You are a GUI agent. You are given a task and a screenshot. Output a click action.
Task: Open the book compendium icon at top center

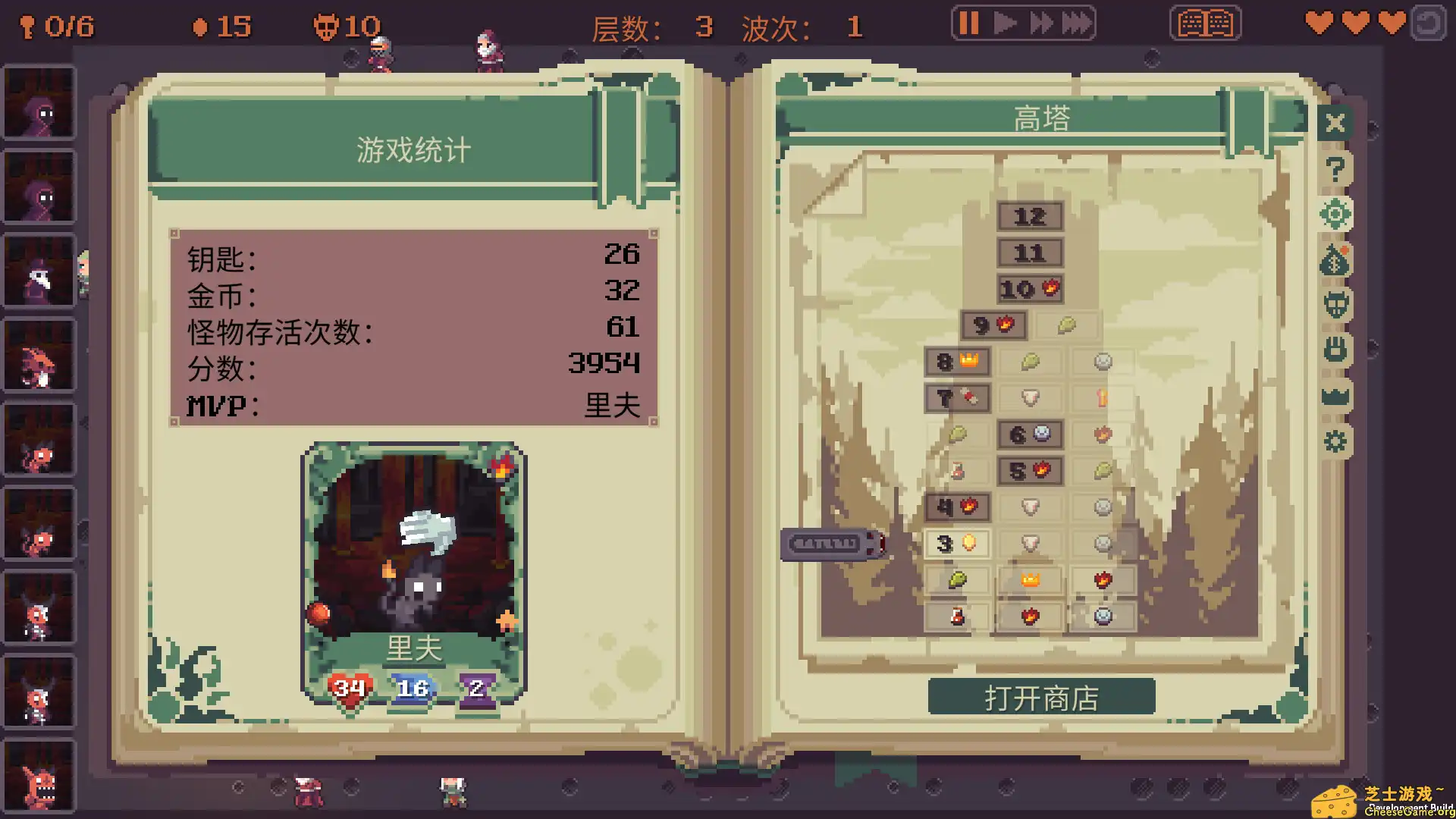click(1205, 23)
